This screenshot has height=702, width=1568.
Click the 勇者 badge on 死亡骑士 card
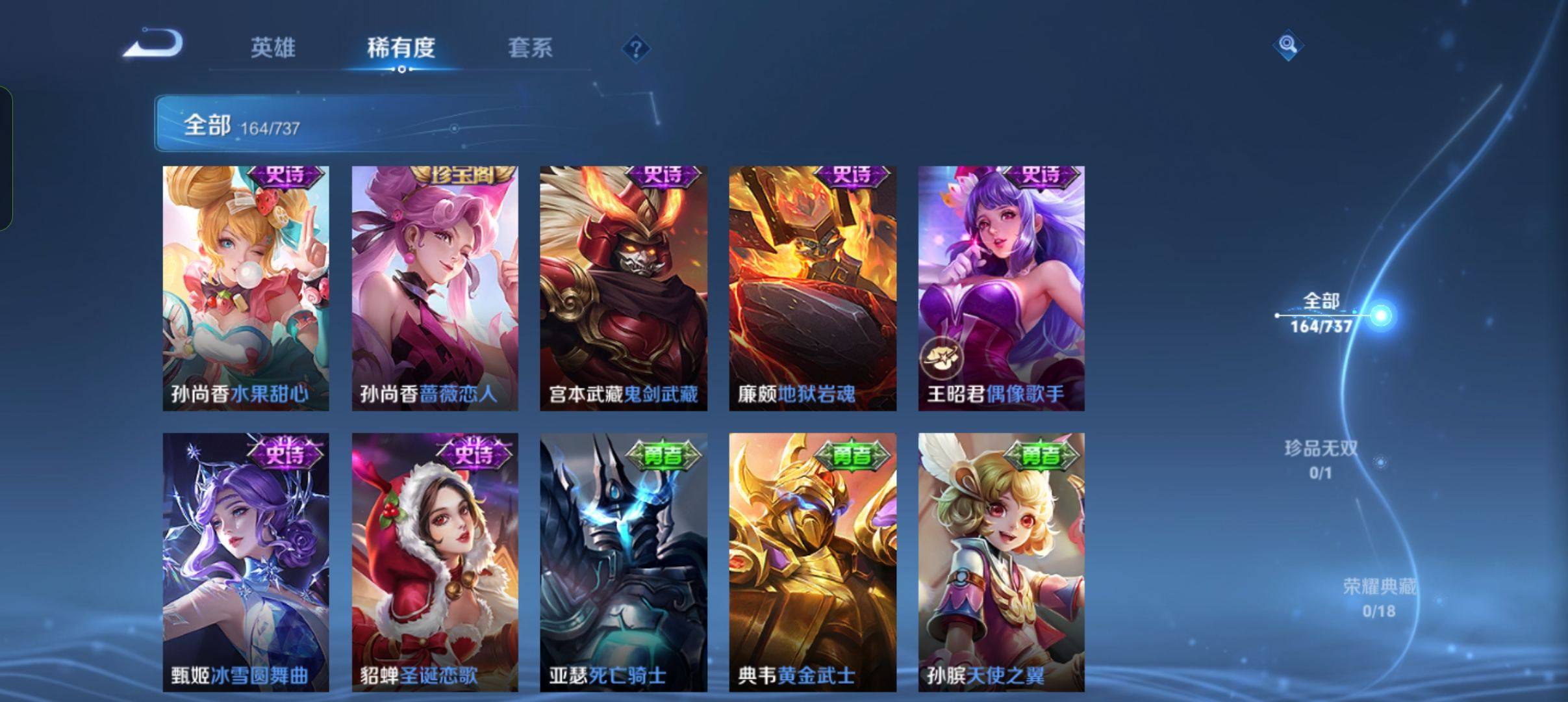pos(664,456)
